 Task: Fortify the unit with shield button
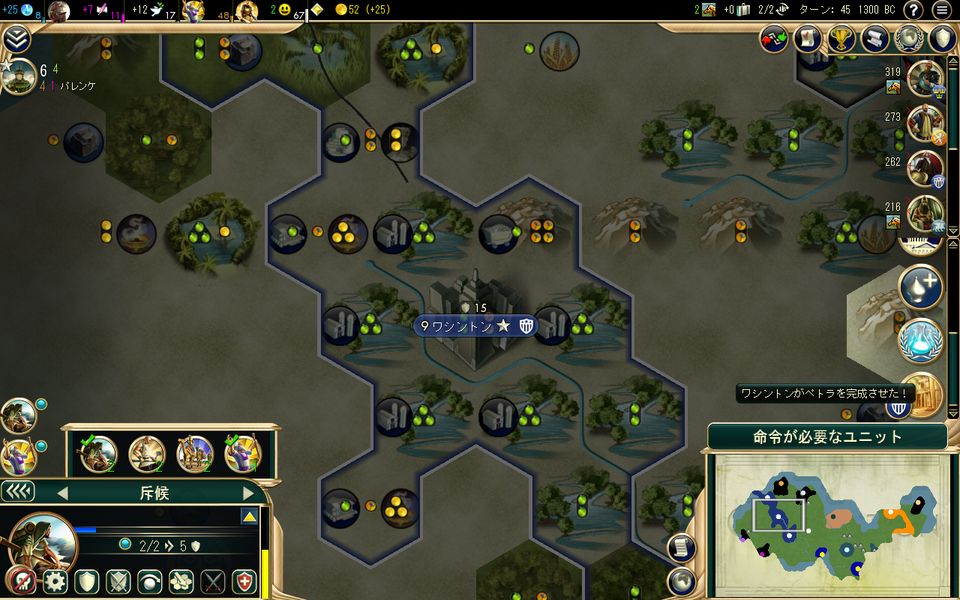click(87, 582)
